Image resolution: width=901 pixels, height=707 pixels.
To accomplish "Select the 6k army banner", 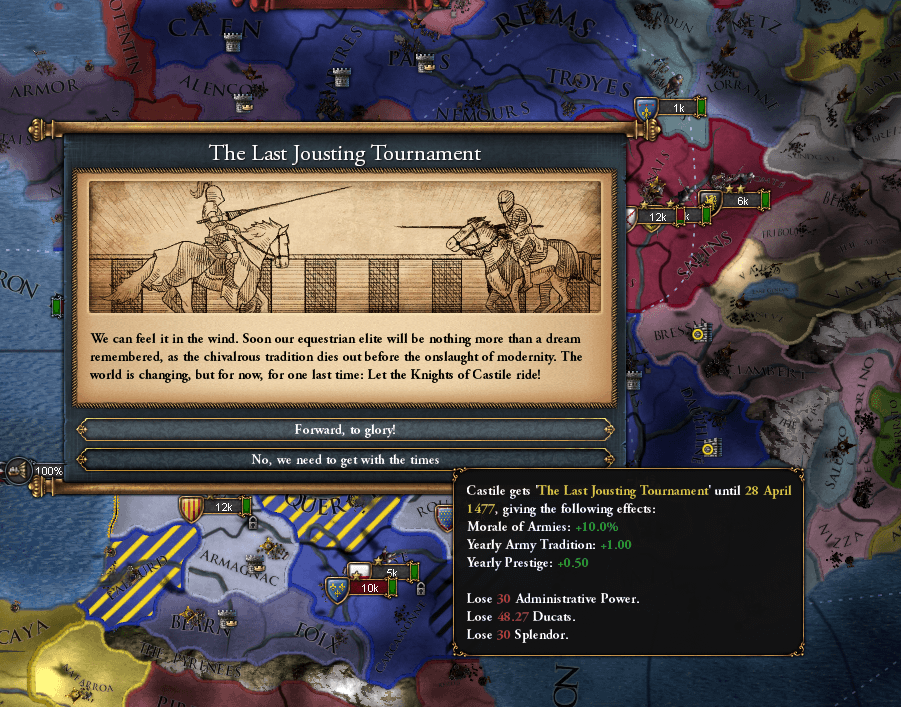I will [x=741, y=201].
